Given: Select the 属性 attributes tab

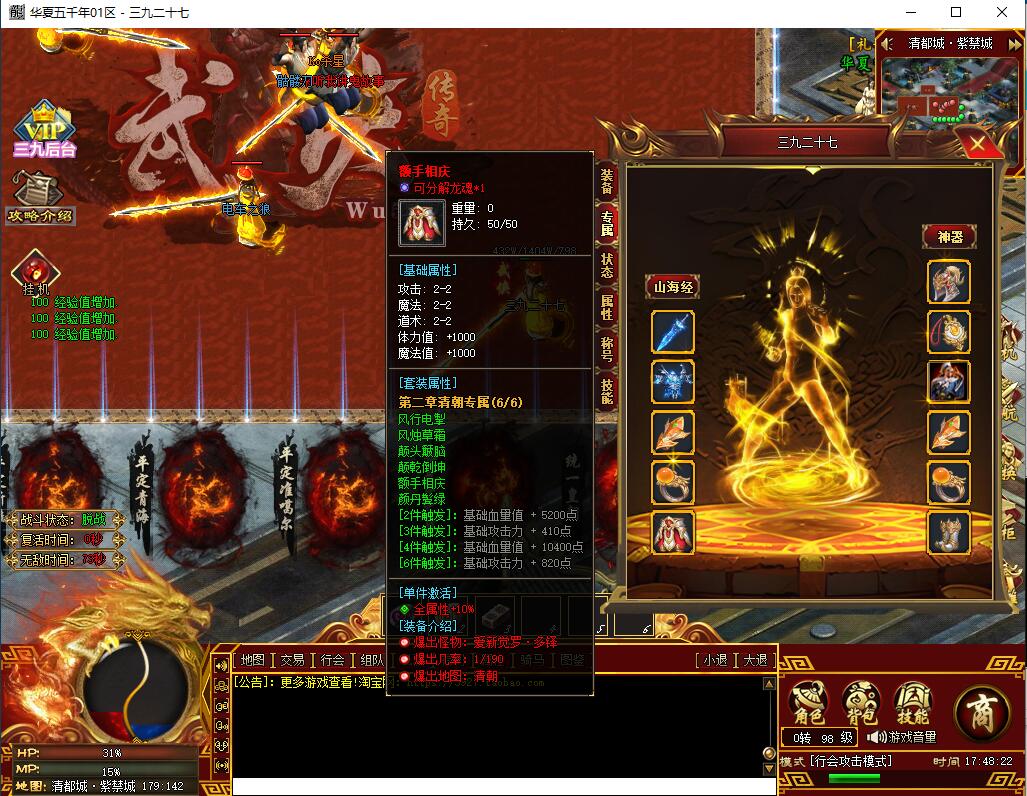Looking at the screenshot, I should tap(607, 307).
